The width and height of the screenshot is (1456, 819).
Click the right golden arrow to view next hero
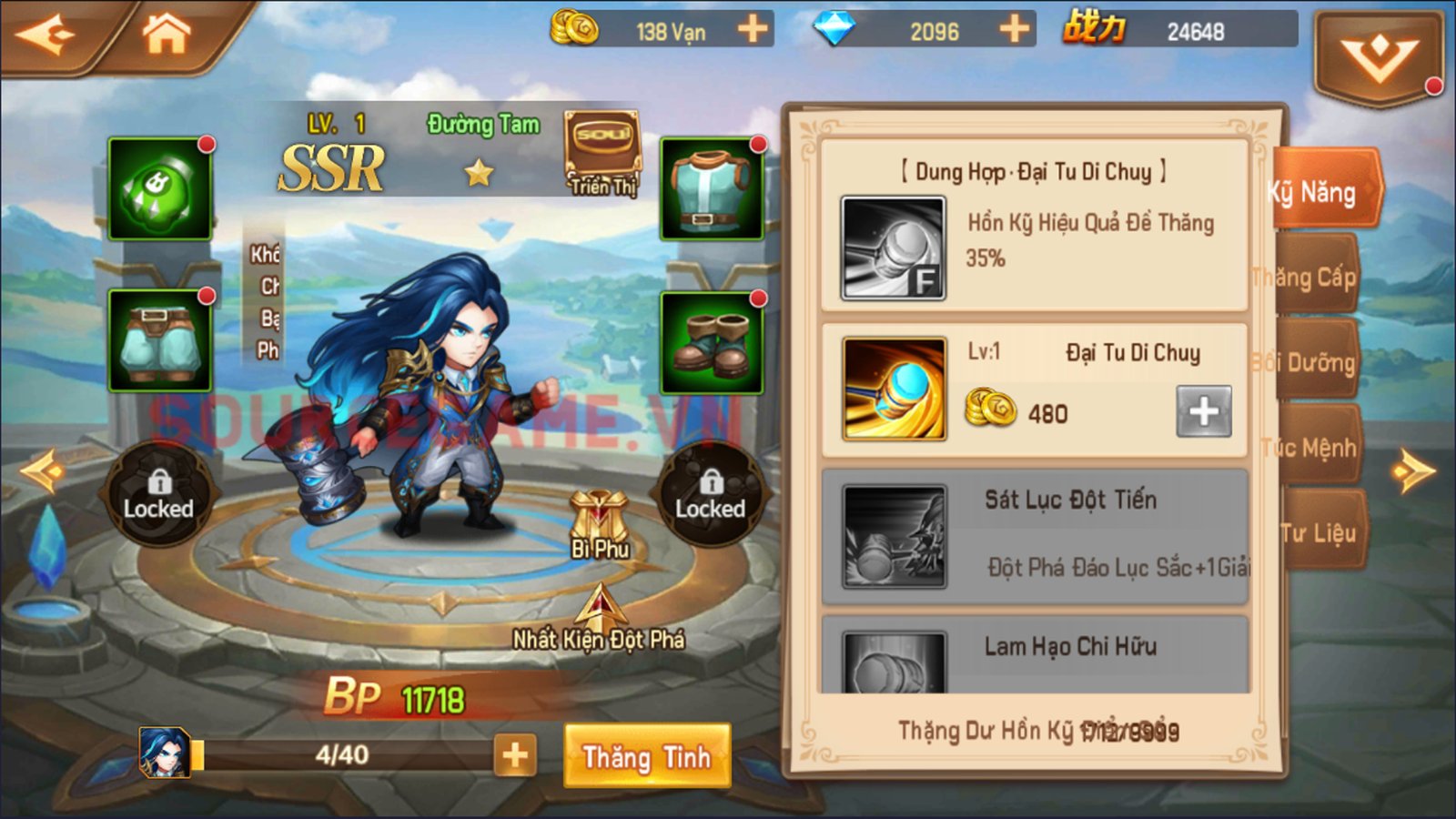1411,469
